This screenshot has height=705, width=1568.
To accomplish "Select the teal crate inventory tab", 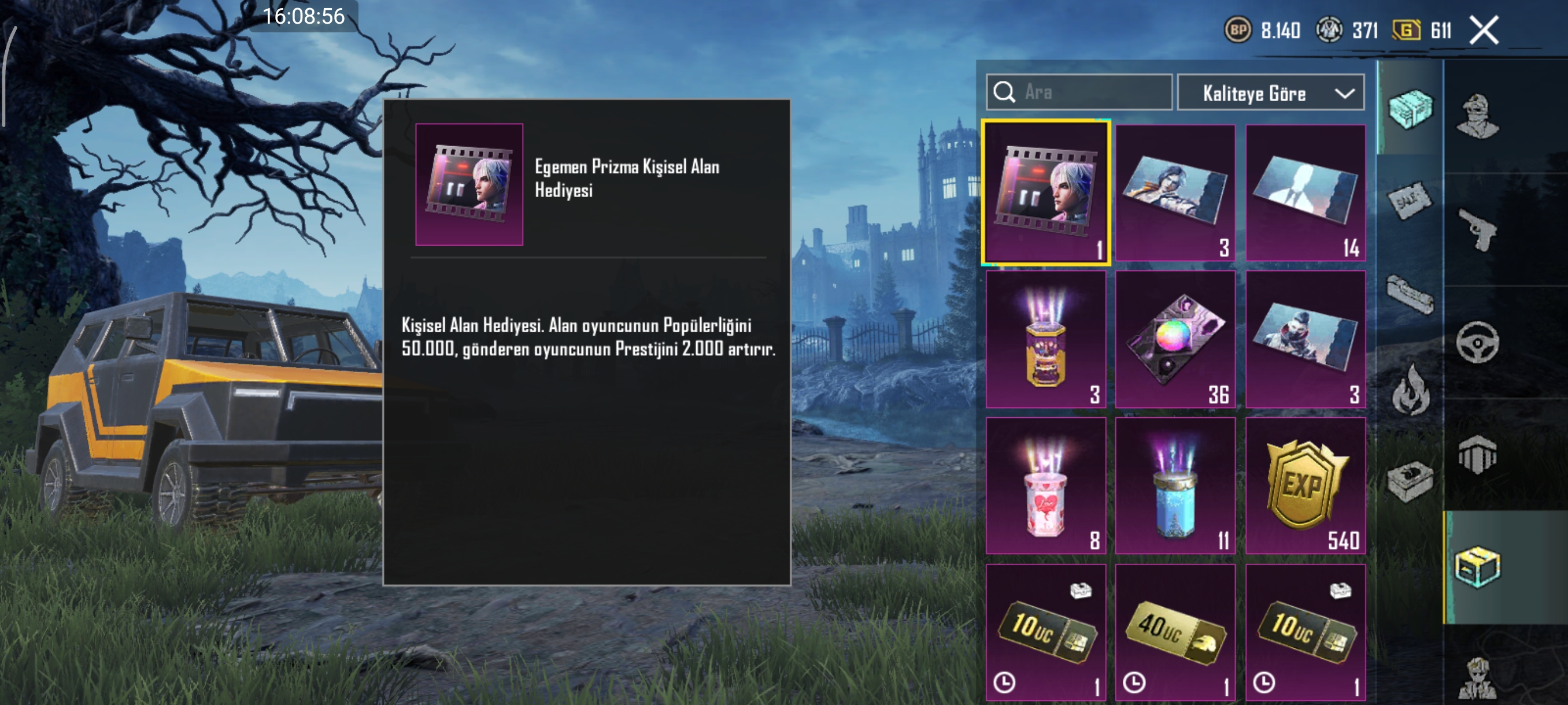I will coord(1410,108).
